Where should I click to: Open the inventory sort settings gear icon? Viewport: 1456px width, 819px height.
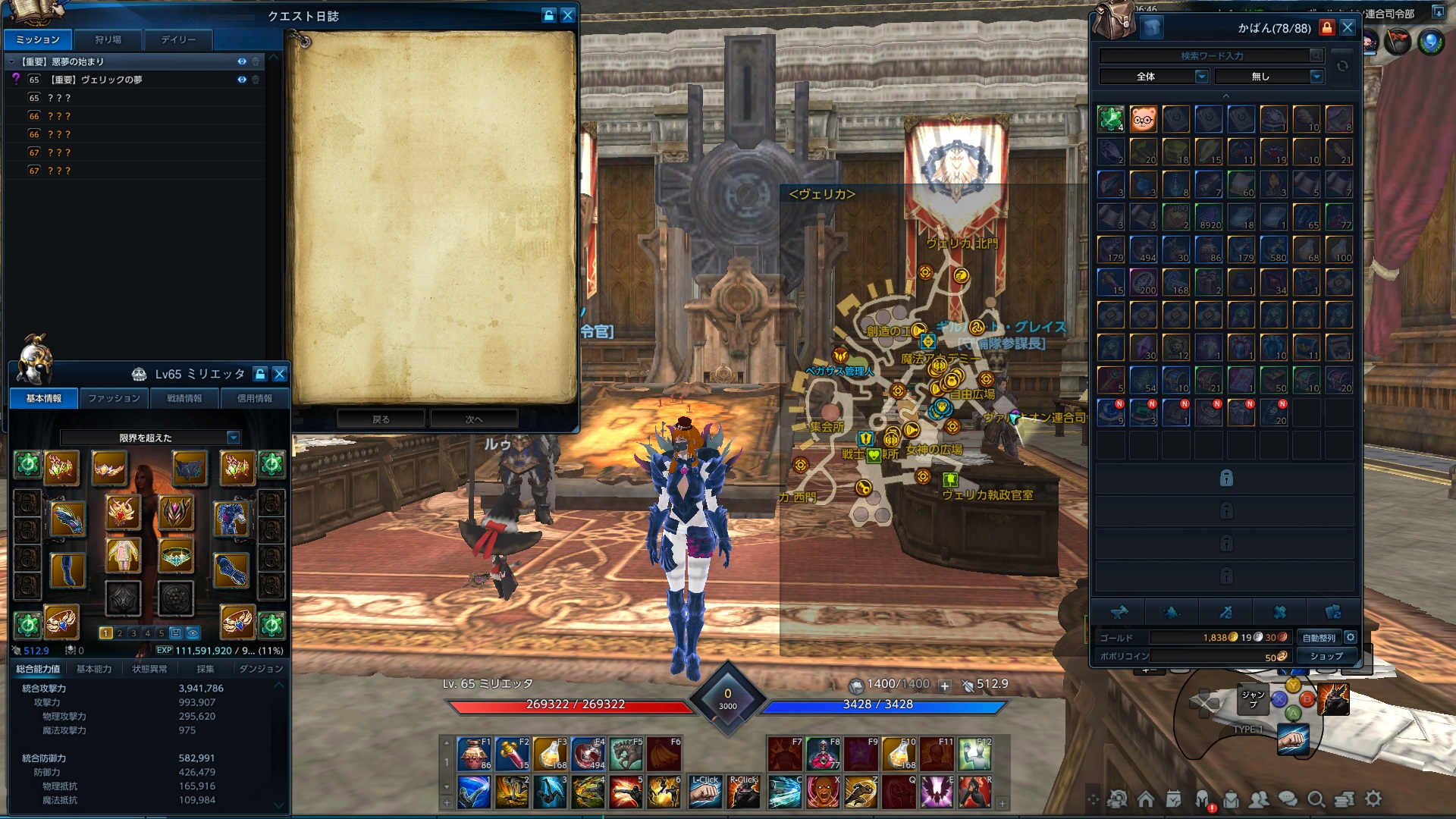click(1351, 638)
